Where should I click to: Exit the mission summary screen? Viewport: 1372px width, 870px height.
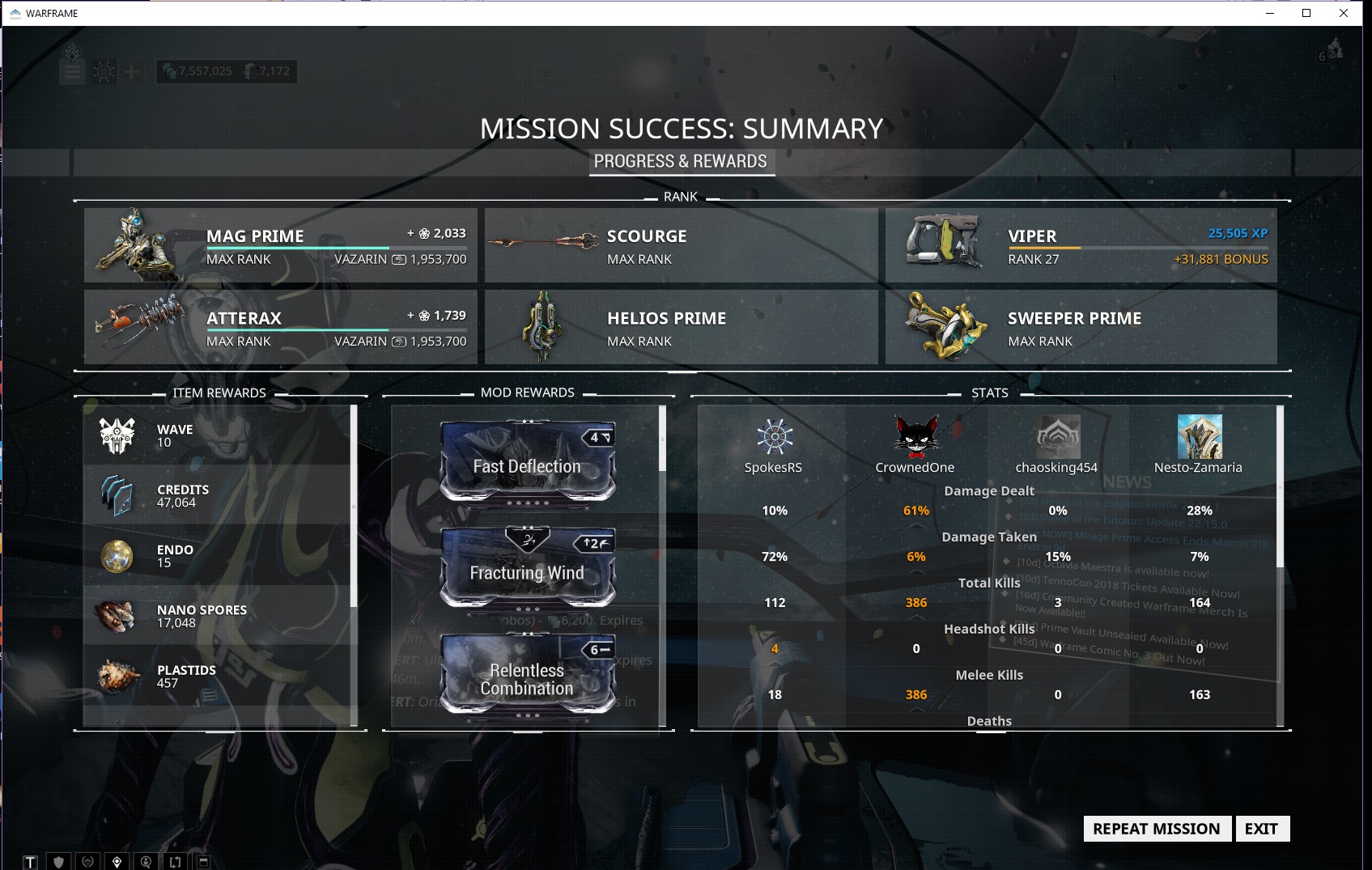1261,829
